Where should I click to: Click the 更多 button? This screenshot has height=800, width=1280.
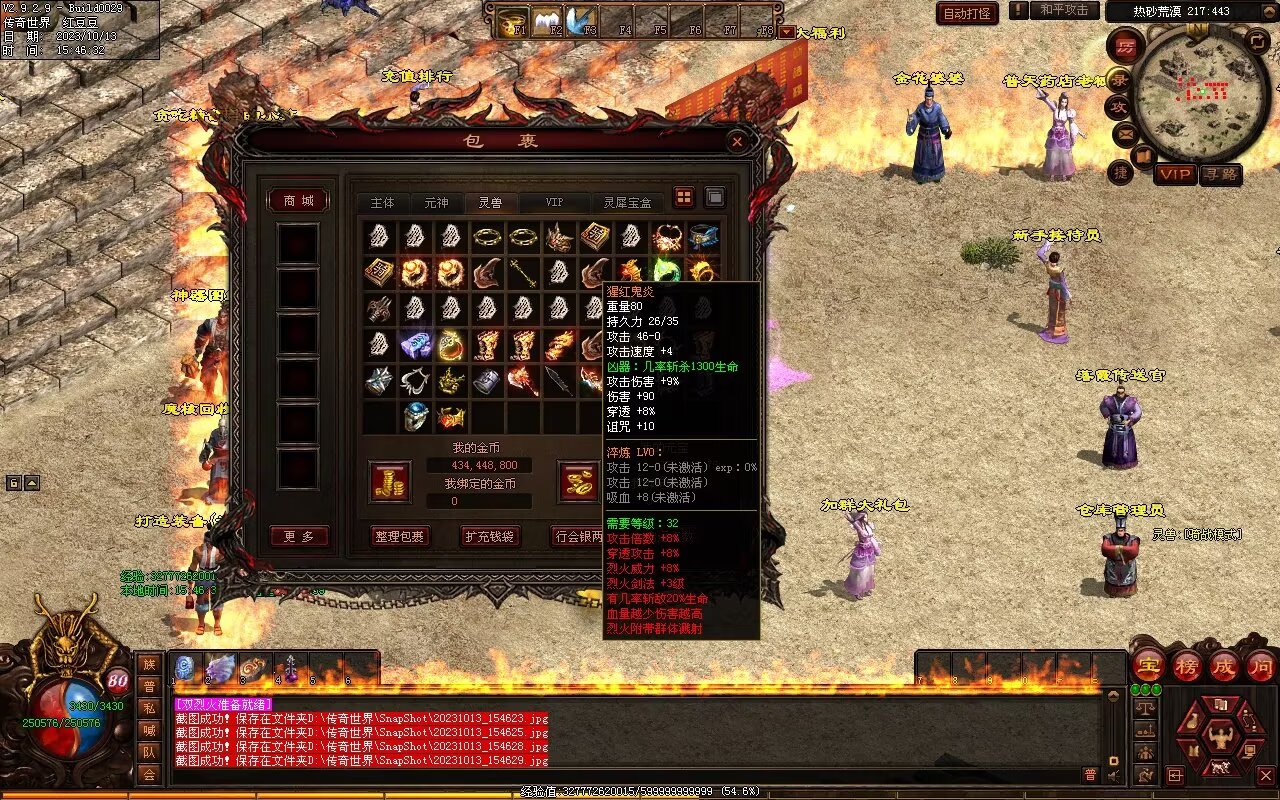[299, 537]
